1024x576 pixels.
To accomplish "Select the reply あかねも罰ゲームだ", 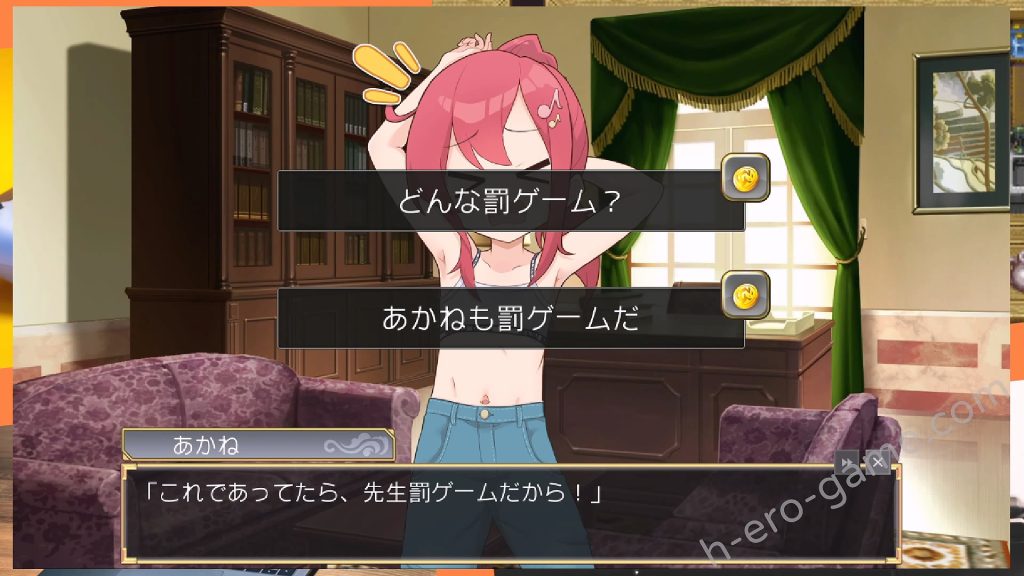I will click(x=510, y=319).
